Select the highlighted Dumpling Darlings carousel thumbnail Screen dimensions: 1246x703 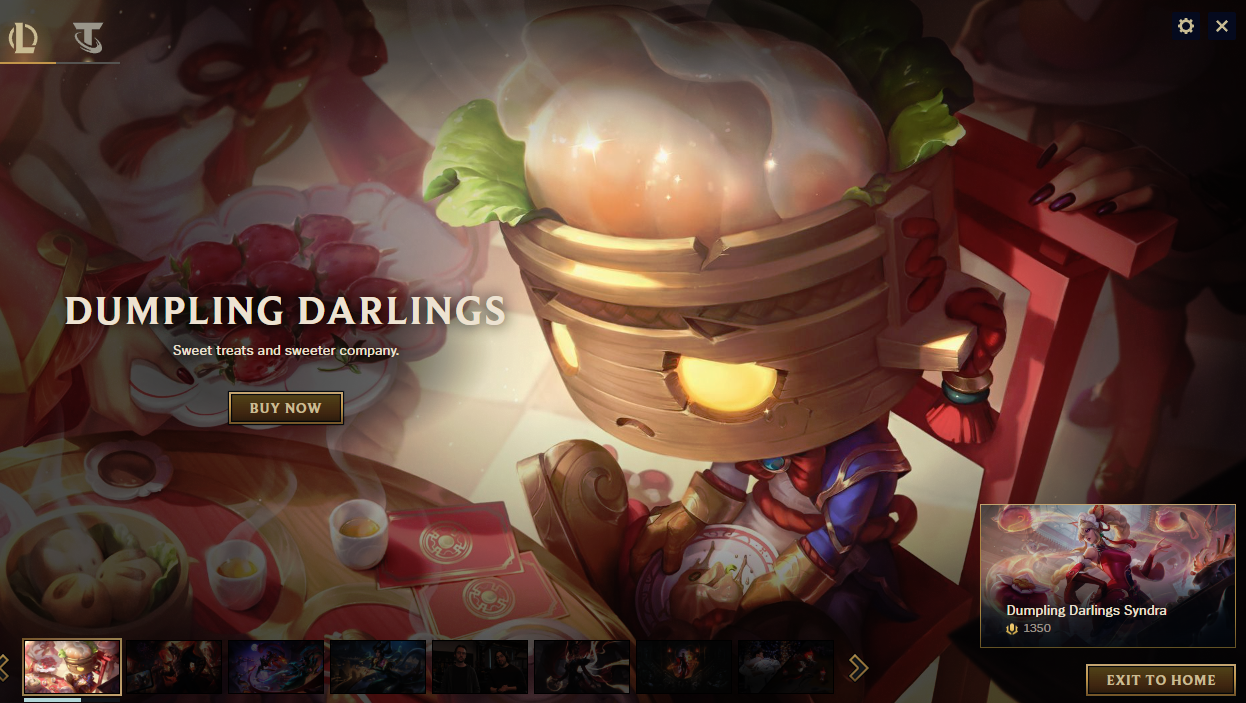click(72, 667)
